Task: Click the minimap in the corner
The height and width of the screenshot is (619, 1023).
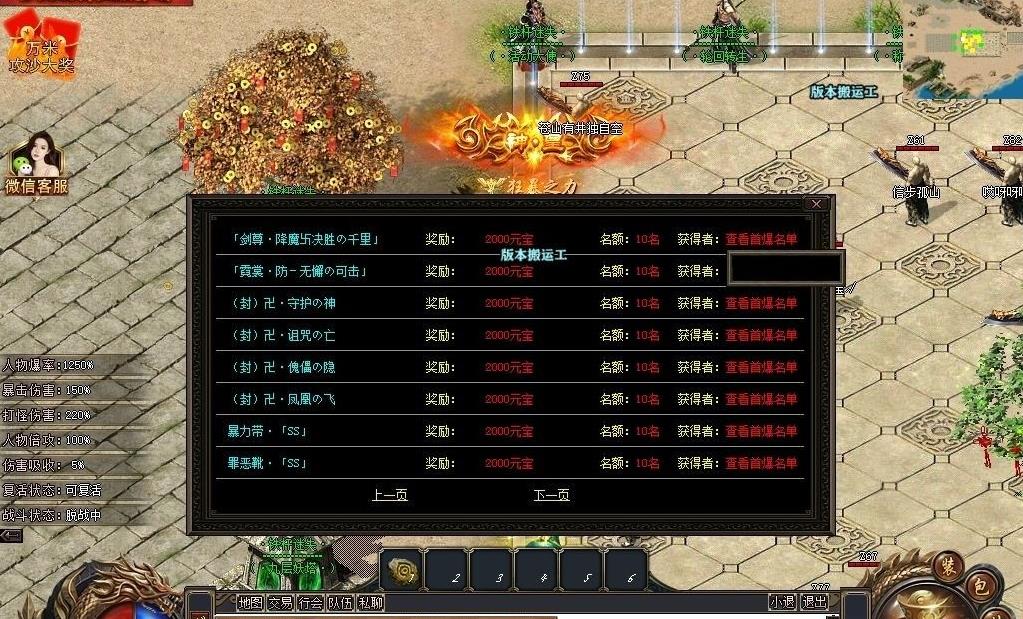Action: [x=962, y=45]
